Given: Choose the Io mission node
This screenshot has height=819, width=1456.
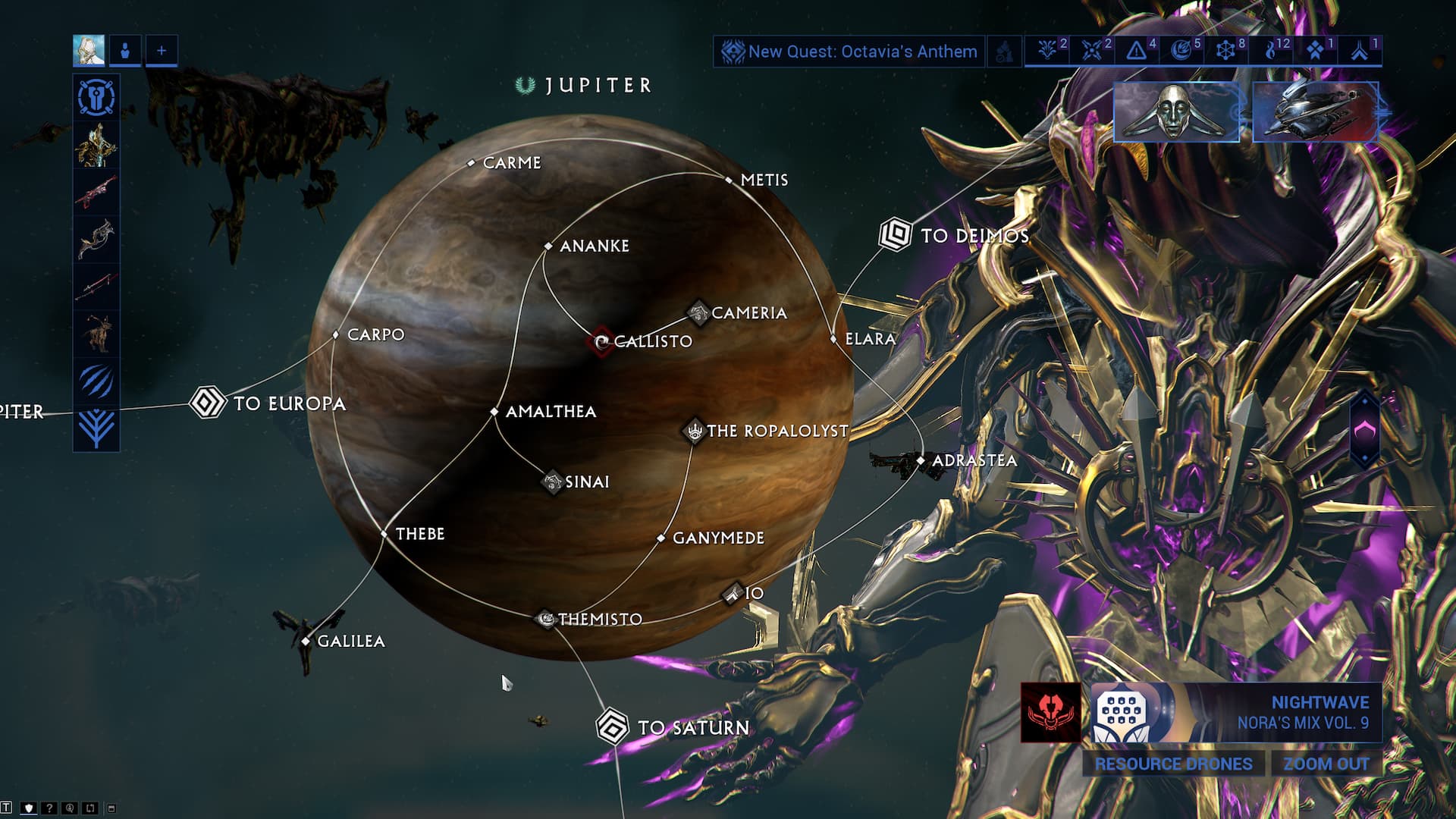Looking at the screenshot, I should tap(733, 593).
